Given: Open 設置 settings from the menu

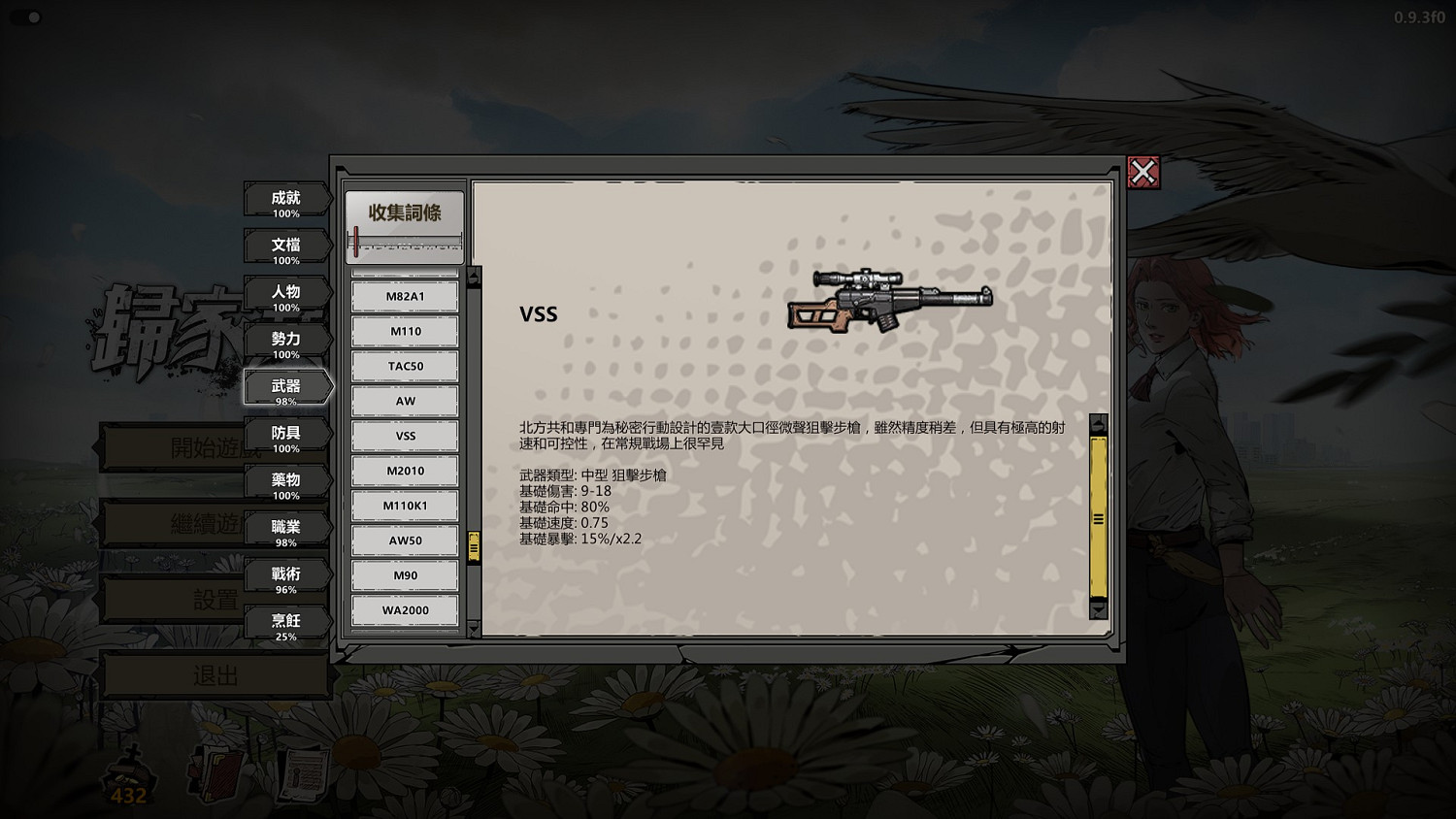Looking at the screenshot, I should (x=194, y=599).
